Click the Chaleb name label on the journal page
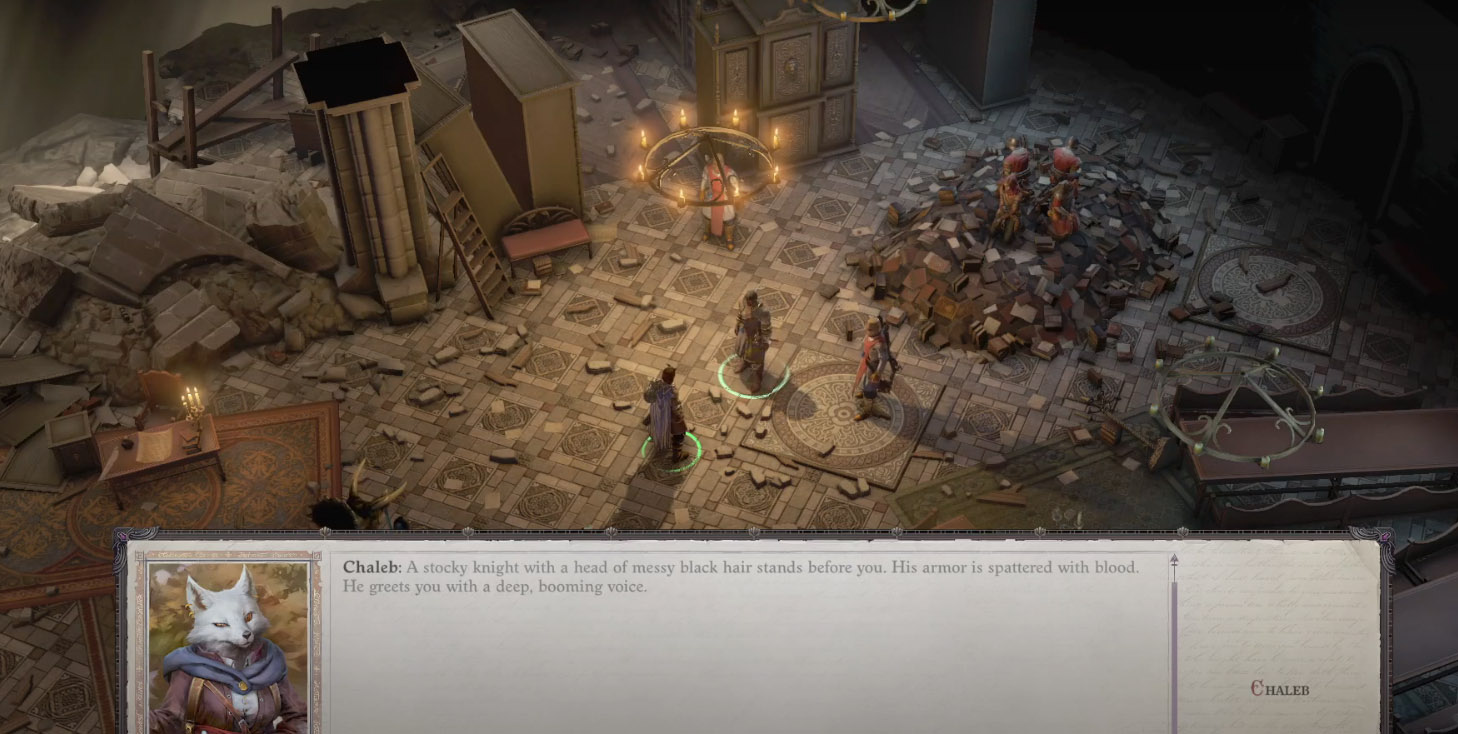Screen dimensions: 1458x734 click(1280, 689)
